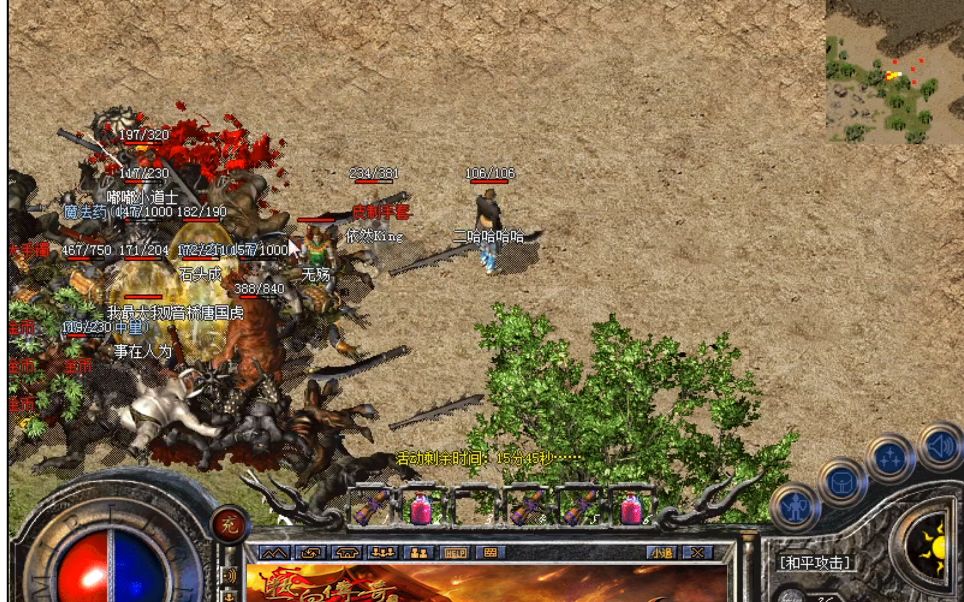Open the HELP button

pos(455,552)
